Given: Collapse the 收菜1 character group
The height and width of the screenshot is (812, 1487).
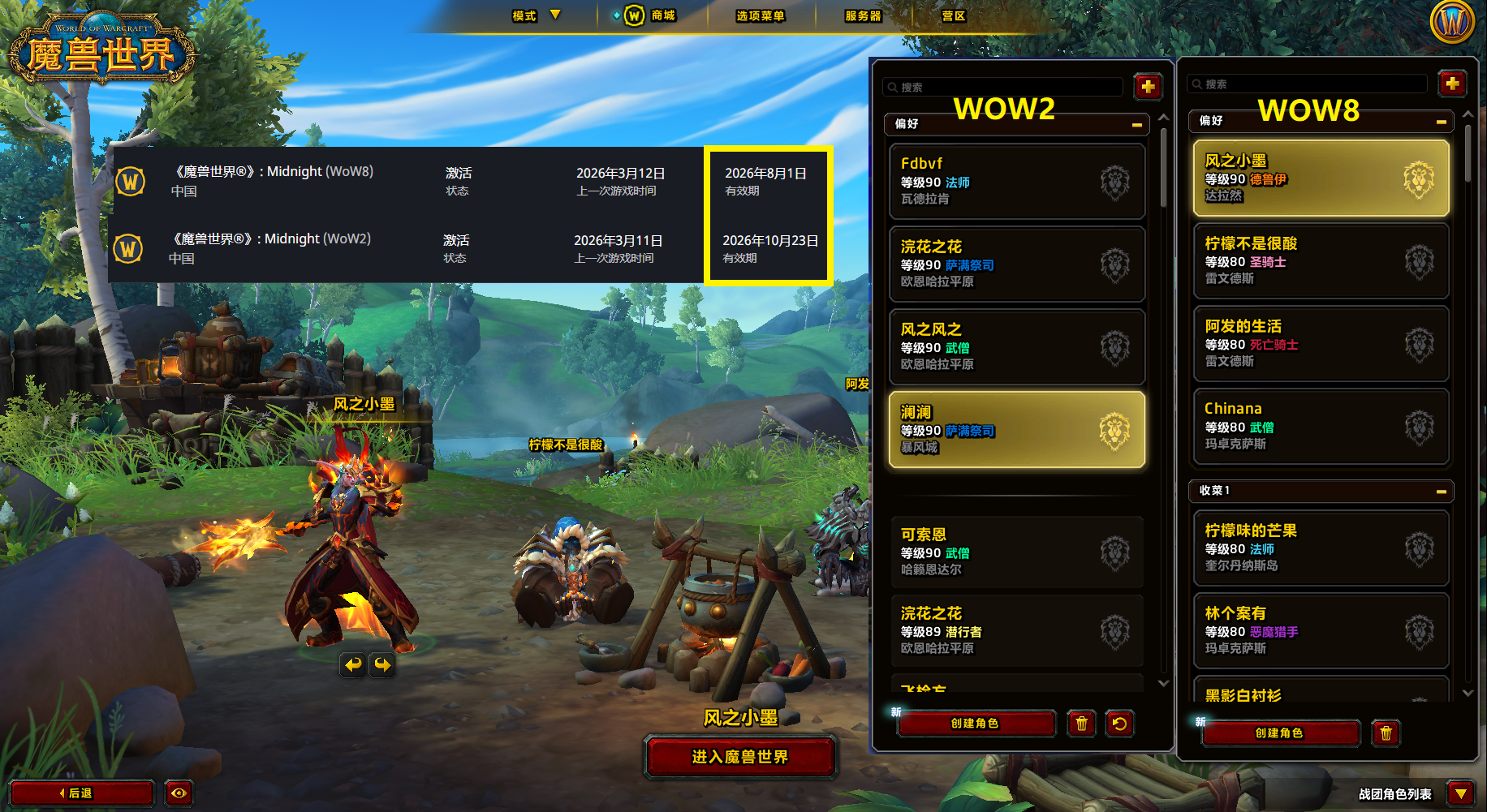Looking at the screenshot, I should (1441, 492).
